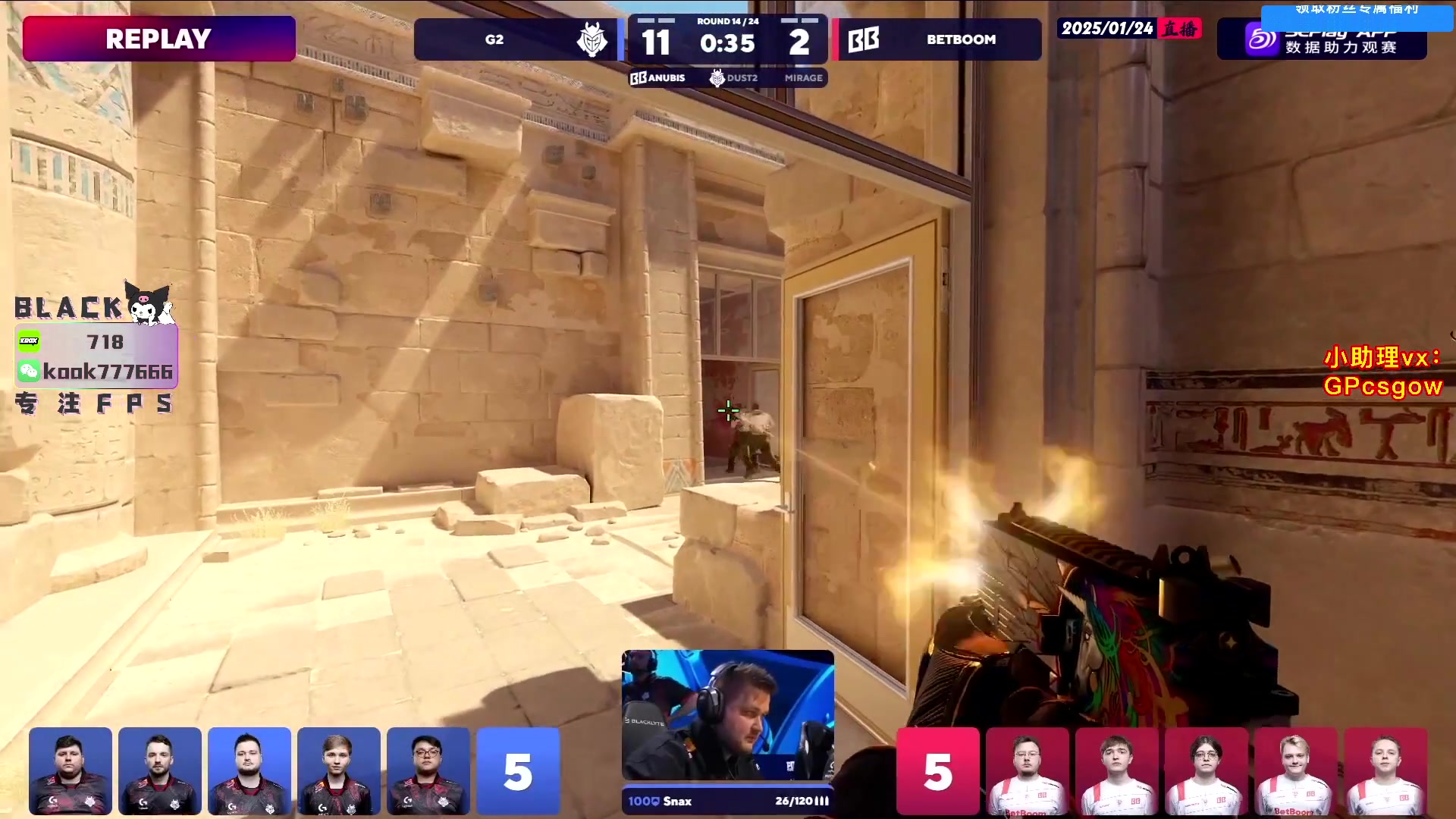The image size is (1456, 819).
Task: Select the G2 team logo
Action: [x=591, y=39]
